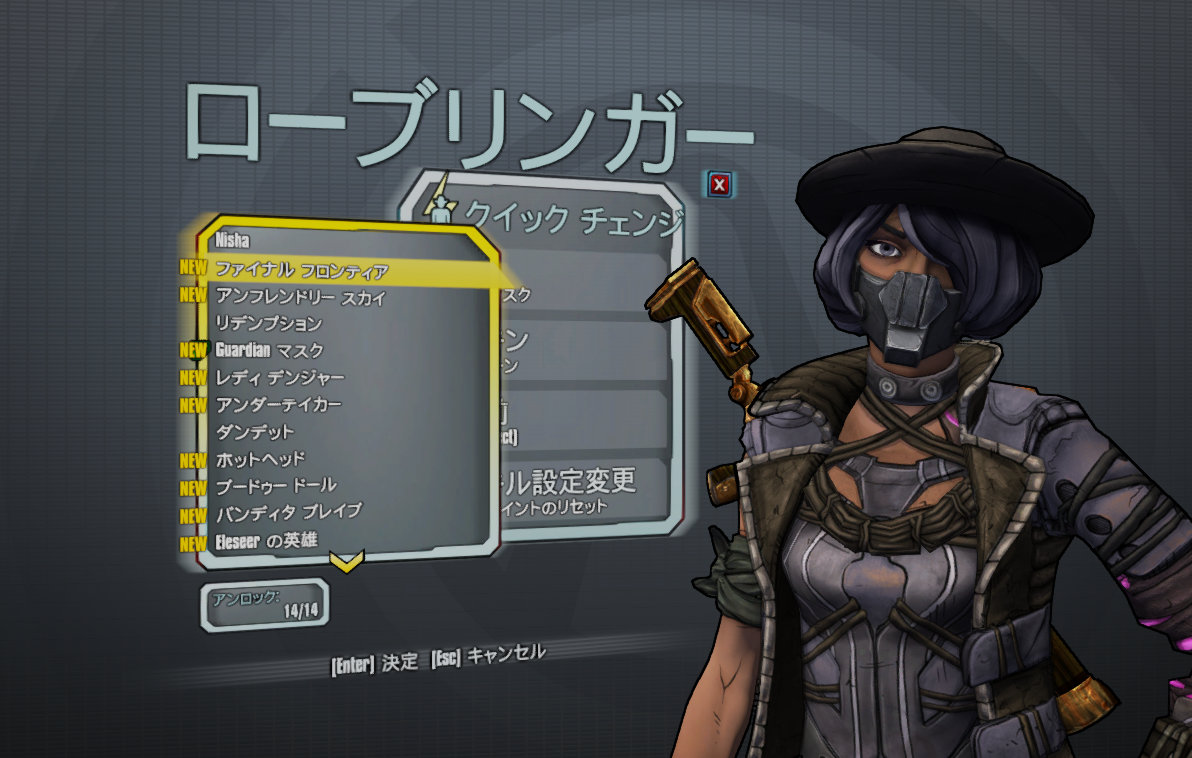Choose the アンフレンドリー スカイ head
The image size is (1192, 758).
point(300,297)
